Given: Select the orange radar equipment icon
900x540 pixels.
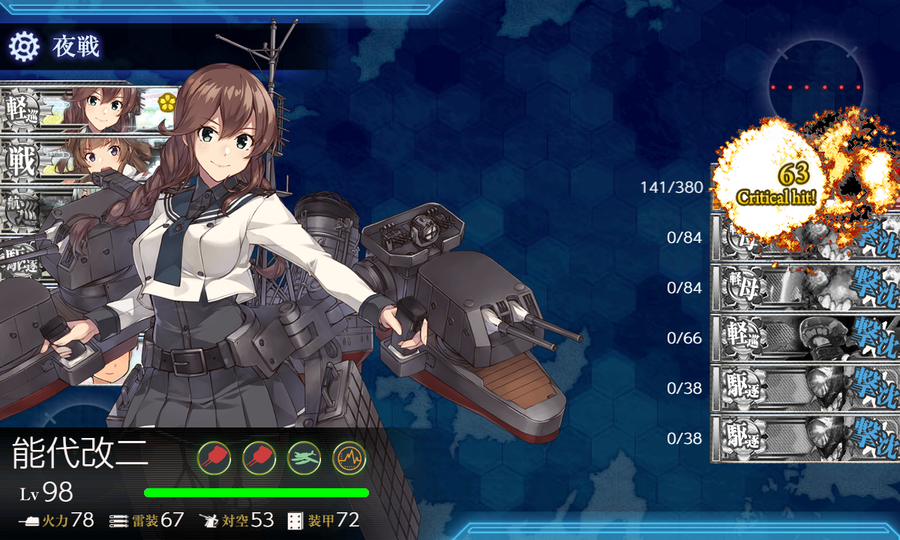Looking at the screenshot, I should coord(349,457).
